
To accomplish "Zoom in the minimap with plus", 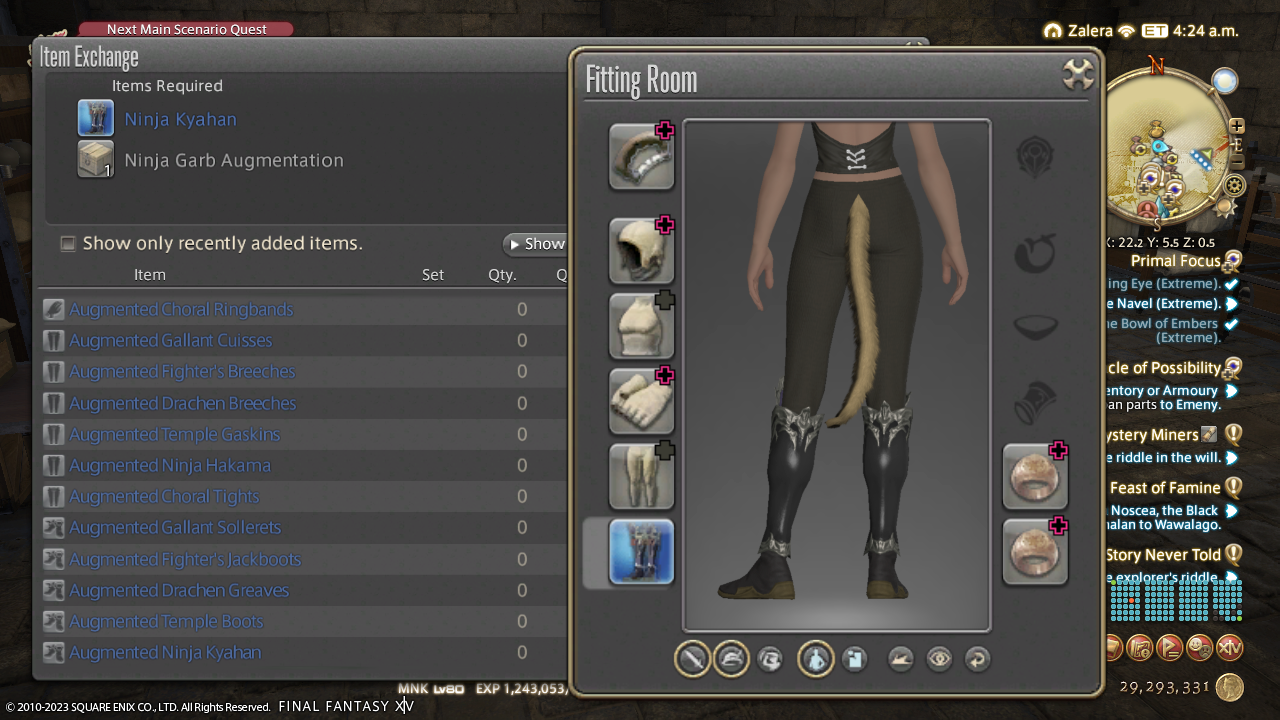I will click(1237, 126).
